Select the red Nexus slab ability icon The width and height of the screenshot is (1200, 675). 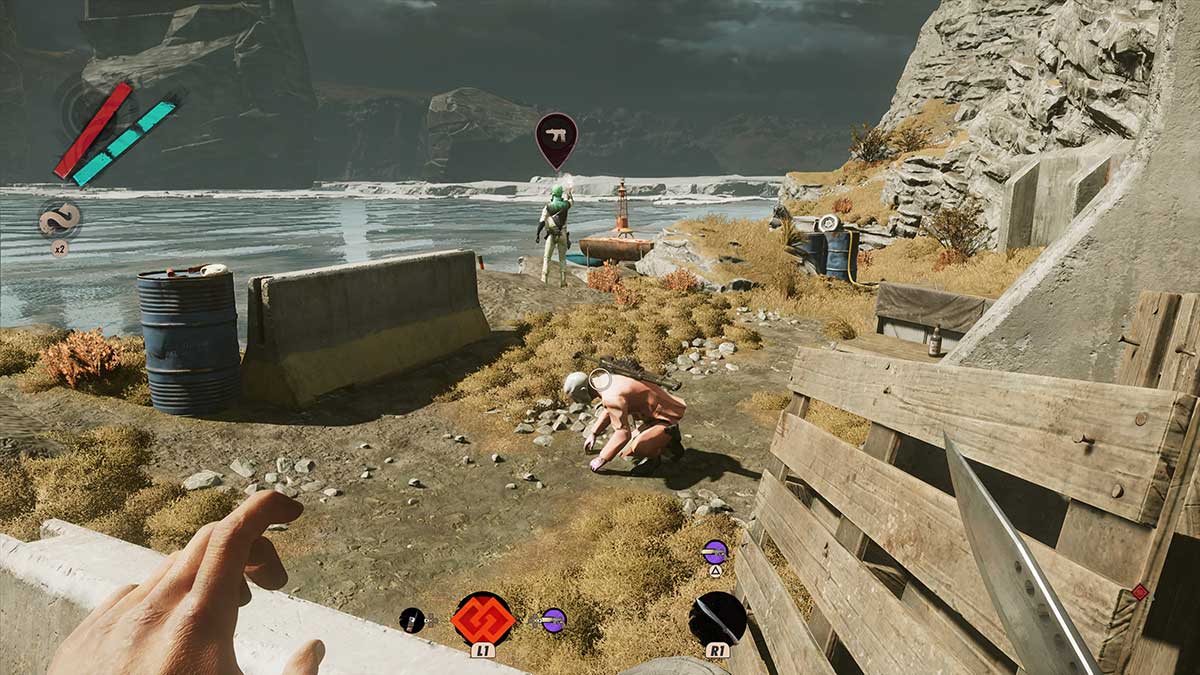(484, 617)
